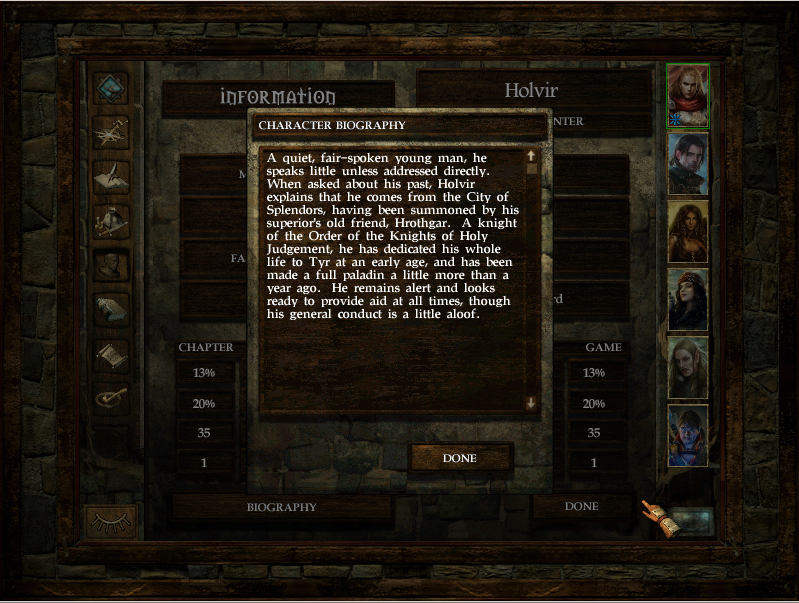
Task: Open the BIOGRAPHY button on information panel
Action: click(x=281, y=507)
